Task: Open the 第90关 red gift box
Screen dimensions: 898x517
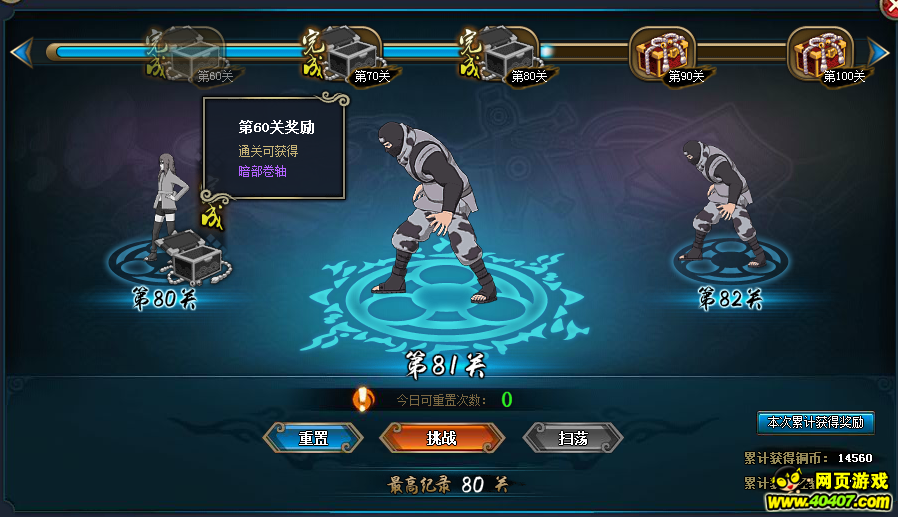Action: tap(662, 54)
